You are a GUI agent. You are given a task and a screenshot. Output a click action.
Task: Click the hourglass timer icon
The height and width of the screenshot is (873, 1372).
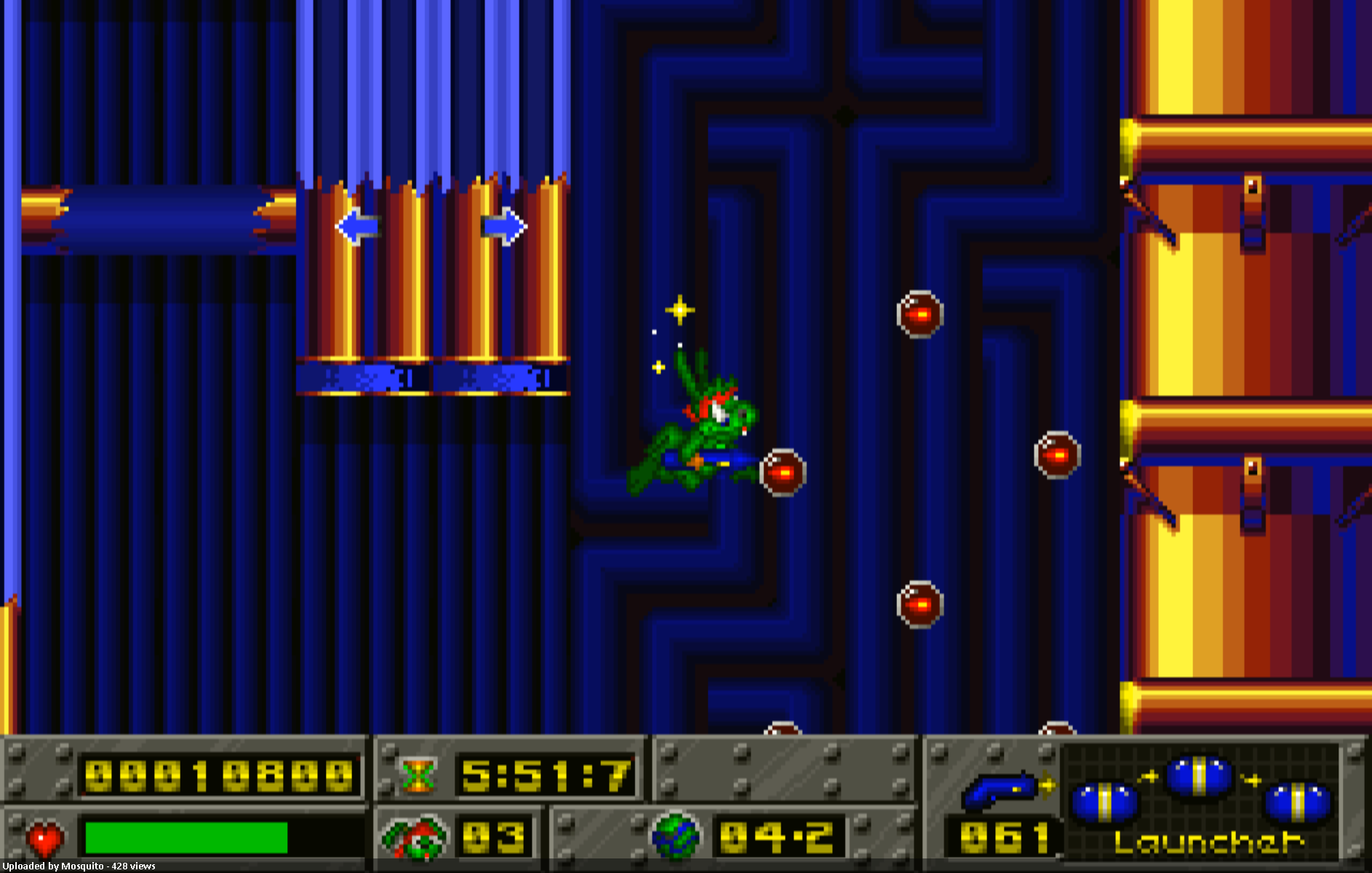(418, 776)
